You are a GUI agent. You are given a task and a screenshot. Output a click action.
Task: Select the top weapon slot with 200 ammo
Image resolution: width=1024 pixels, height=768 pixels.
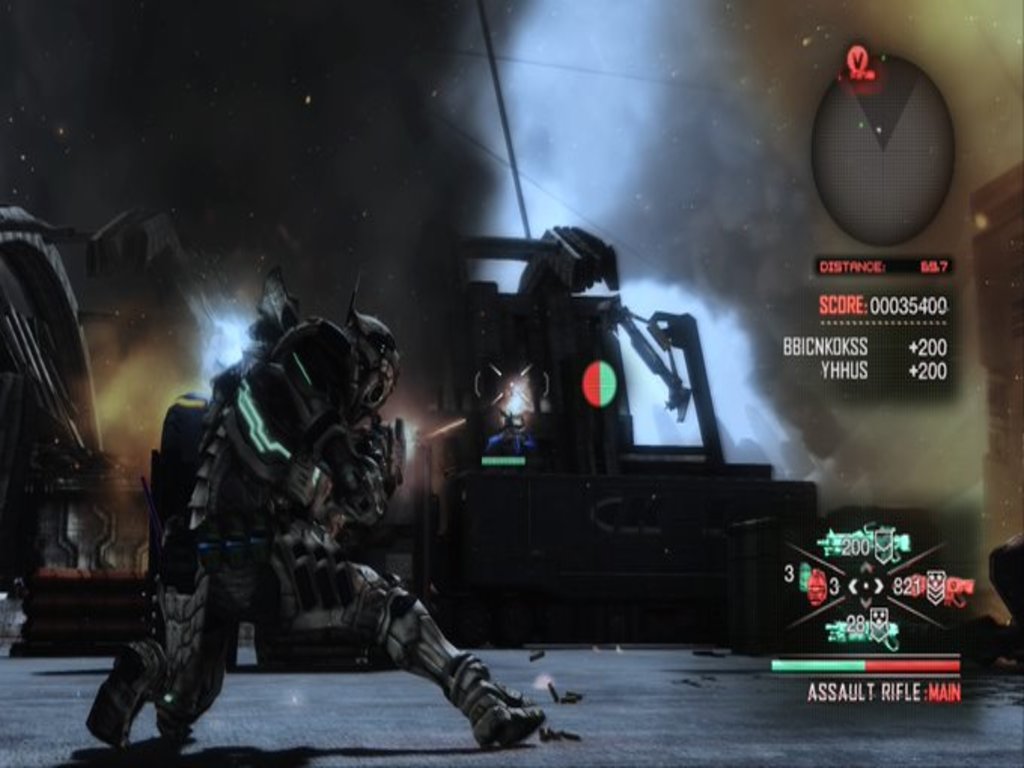864,544
